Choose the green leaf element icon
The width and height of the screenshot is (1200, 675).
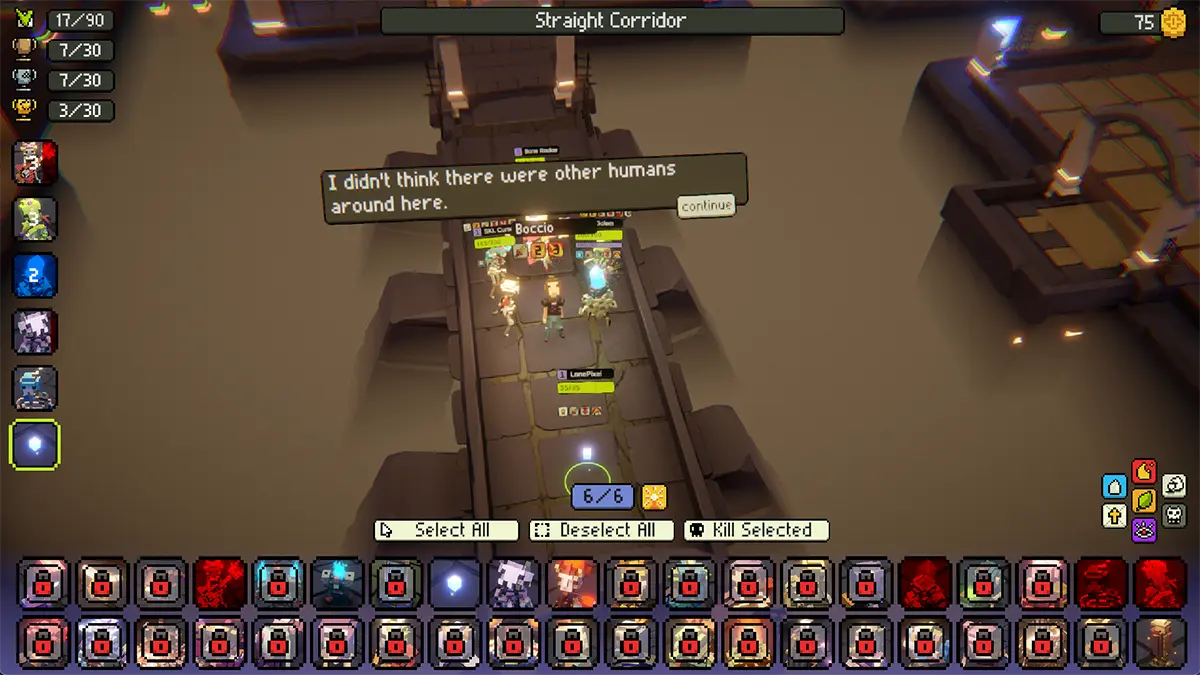(1144, 500)
